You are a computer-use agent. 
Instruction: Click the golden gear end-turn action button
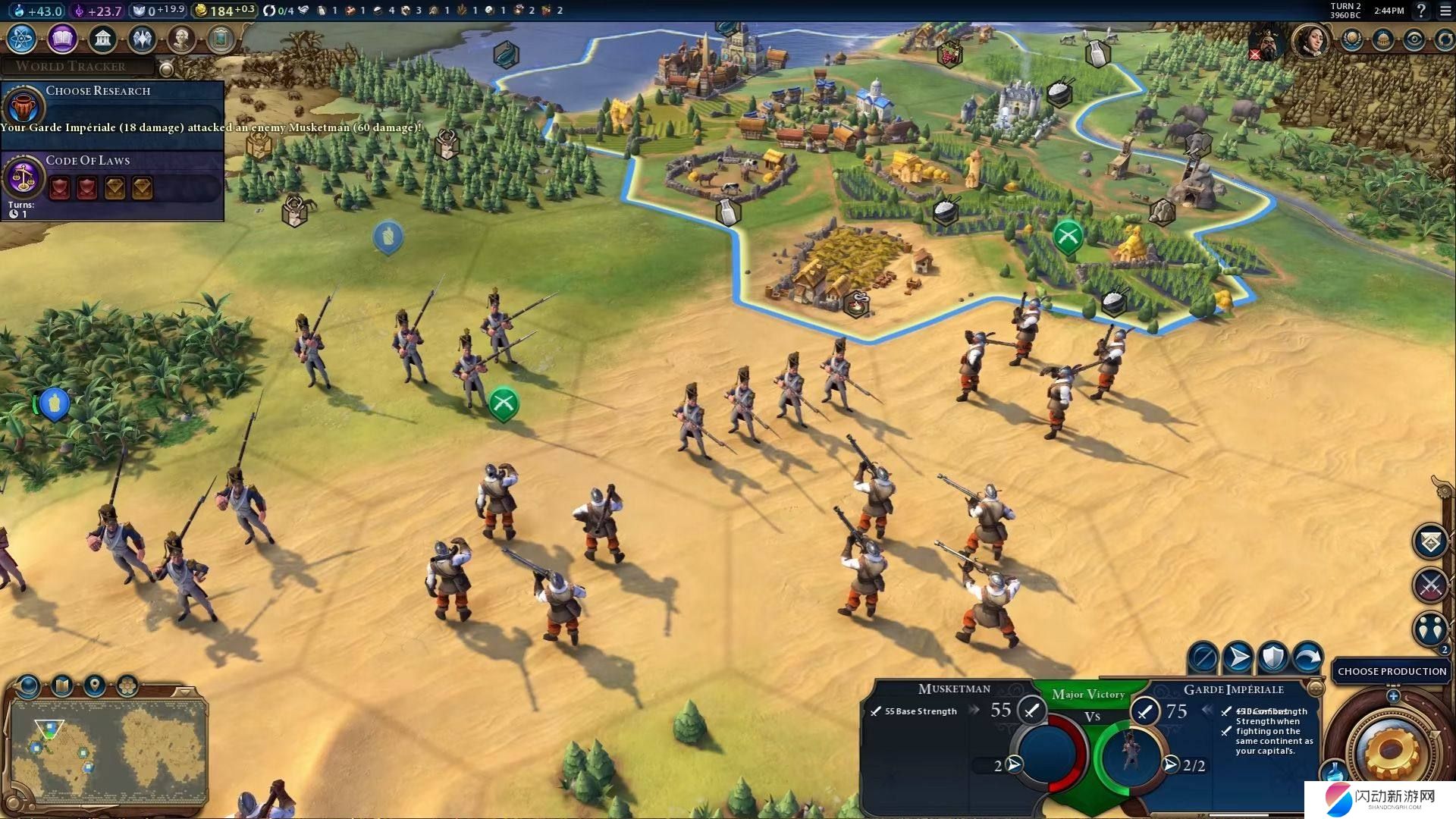(x=1390, y=751)
